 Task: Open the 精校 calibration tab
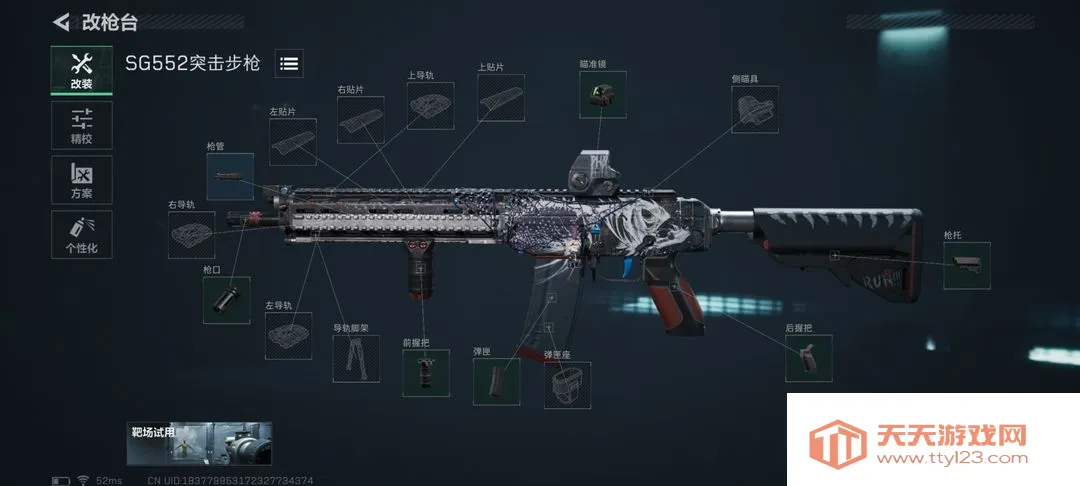(81, 125)
